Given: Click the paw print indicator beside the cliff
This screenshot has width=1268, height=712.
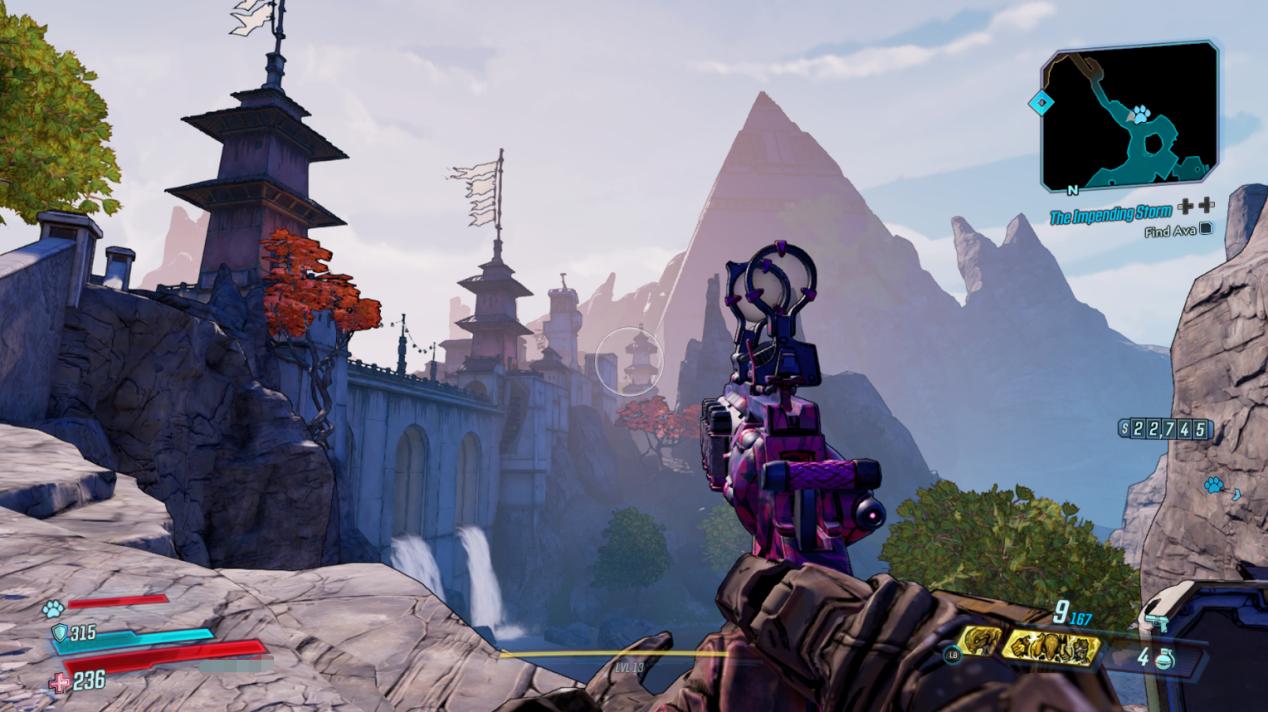Looking at the screenshot, I should tap(1214, 485).
